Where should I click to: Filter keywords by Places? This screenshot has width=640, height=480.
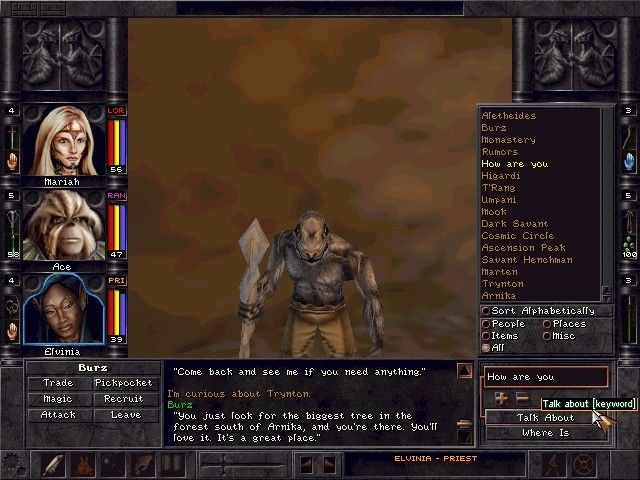tap(546, 324)
